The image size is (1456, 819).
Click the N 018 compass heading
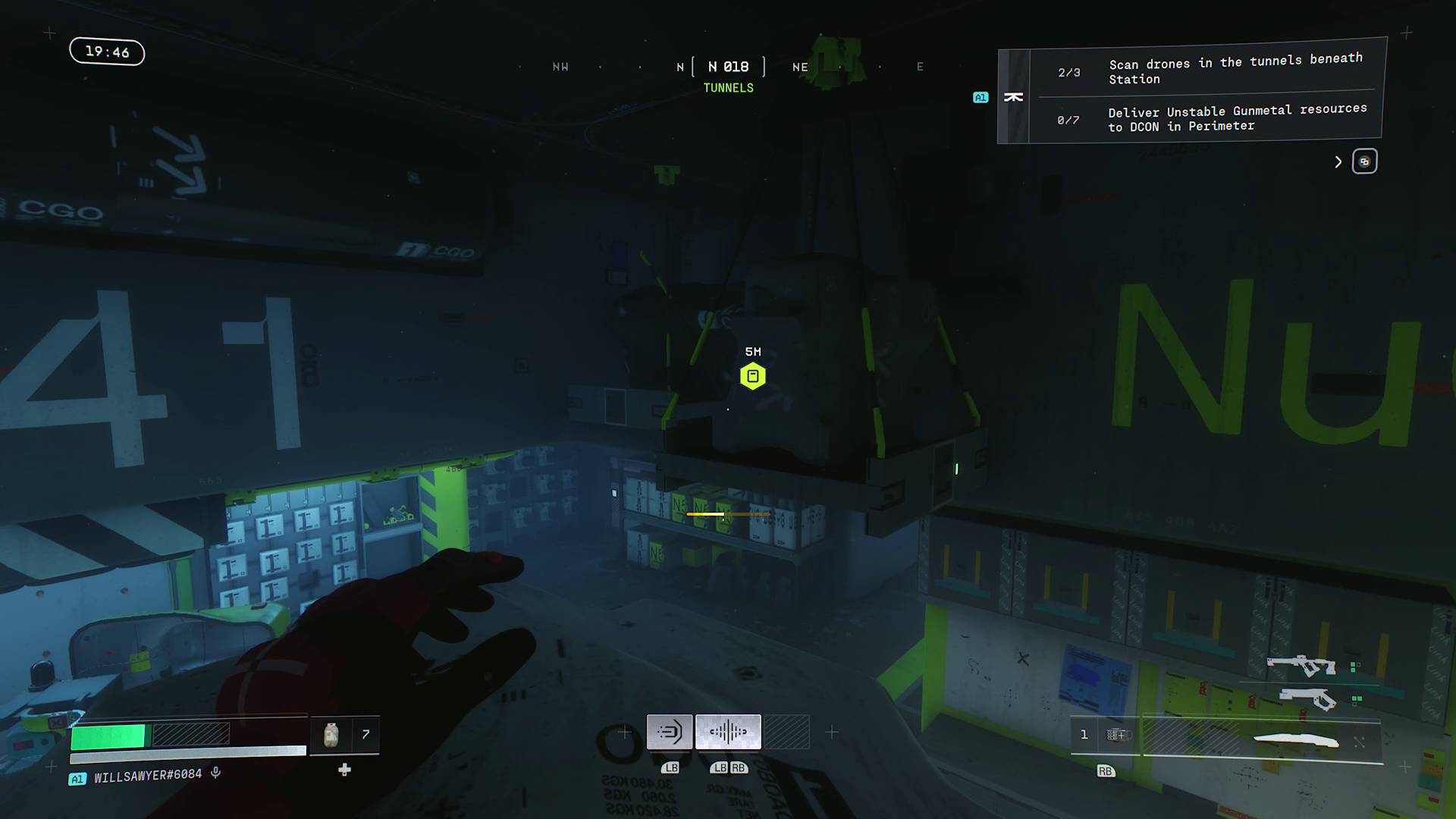728,67
